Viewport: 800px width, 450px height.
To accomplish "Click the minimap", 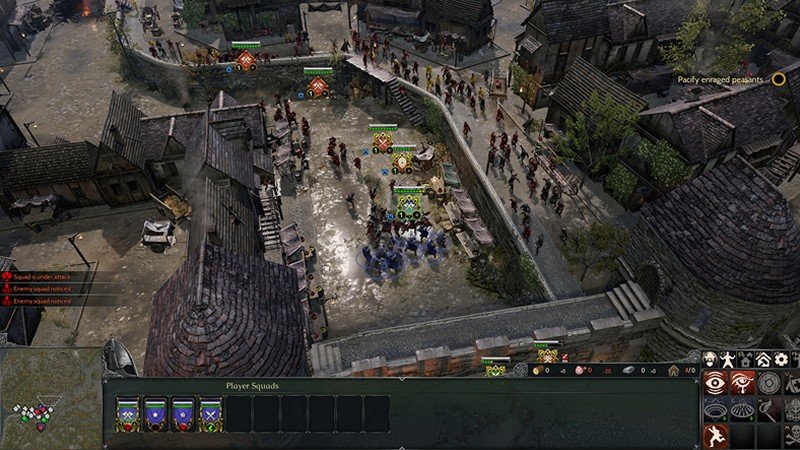I will coord(50,400).
